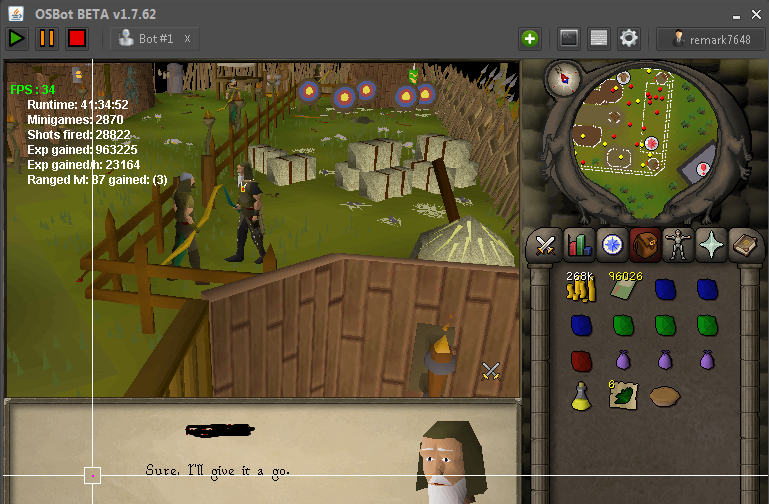This screenshot has height=504, width=769.
Task: Choose the yellow potion vial
Action: click(580, 396)
